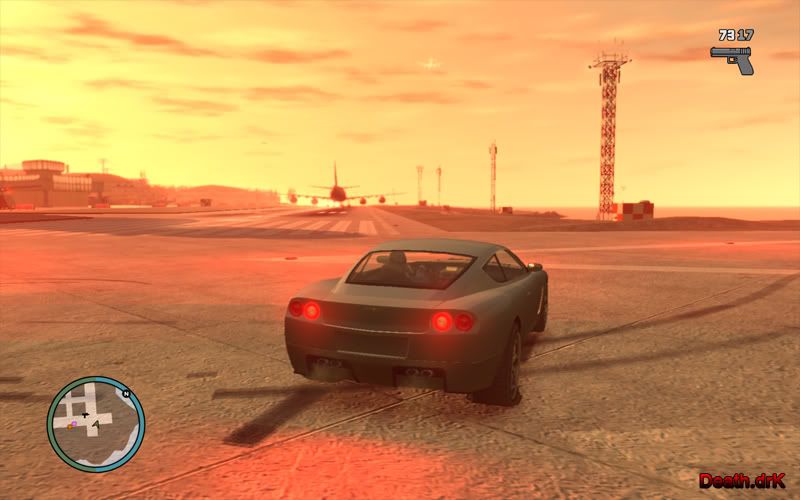Image resolution: width=800 pixels, height=500 pixels.
Task: Click the pink blip on the minimap
Action: pos(73,424)
